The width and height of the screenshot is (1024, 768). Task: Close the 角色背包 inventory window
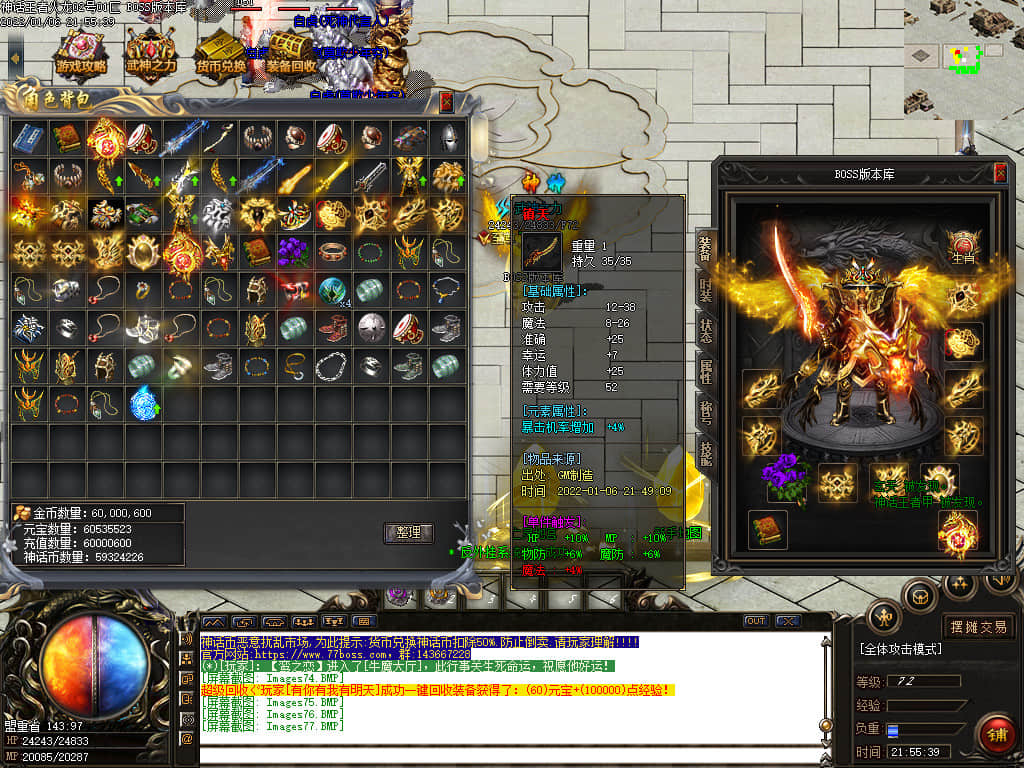click(x=446, y=101)
